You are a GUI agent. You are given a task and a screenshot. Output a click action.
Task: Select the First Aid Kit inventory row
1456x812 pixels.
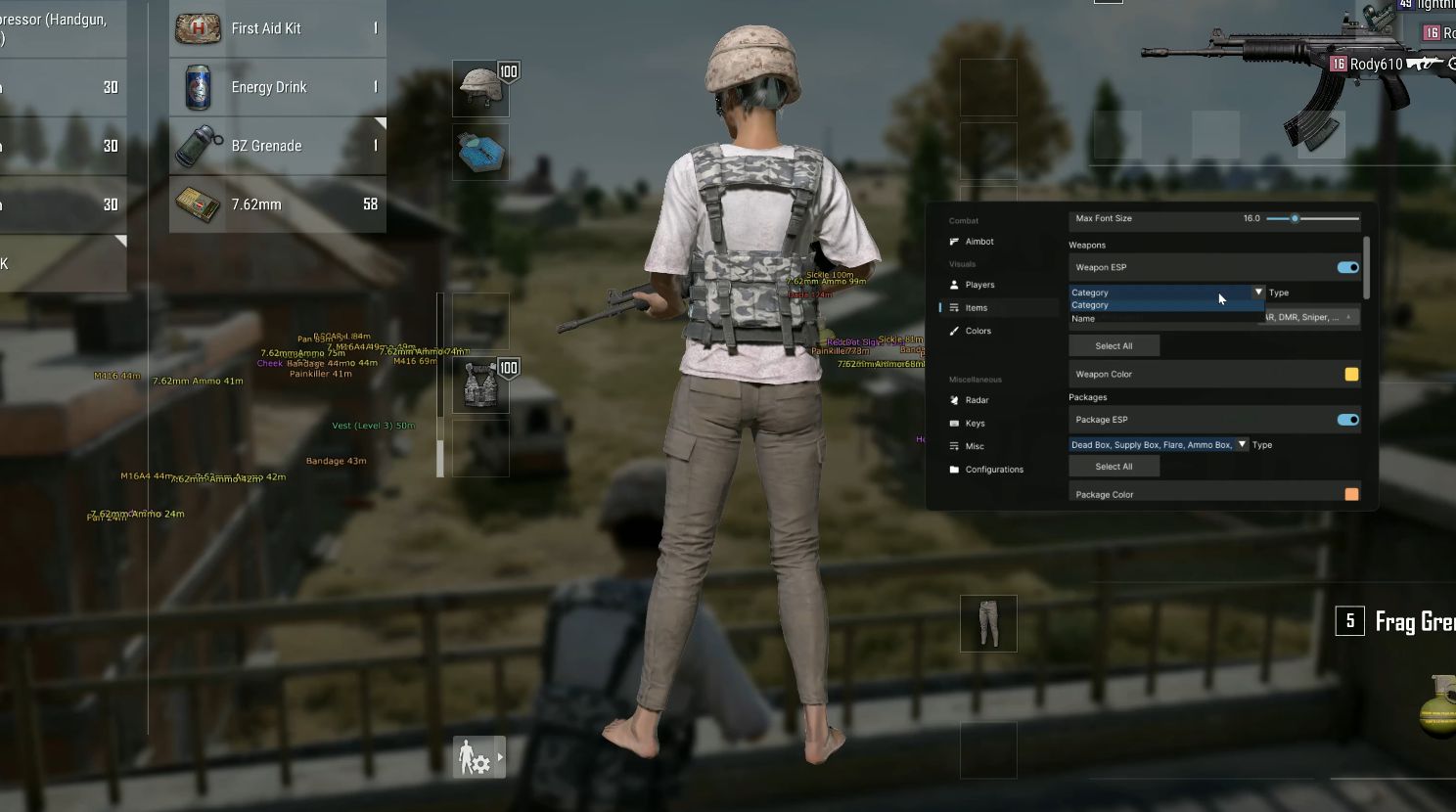[277, 28]
